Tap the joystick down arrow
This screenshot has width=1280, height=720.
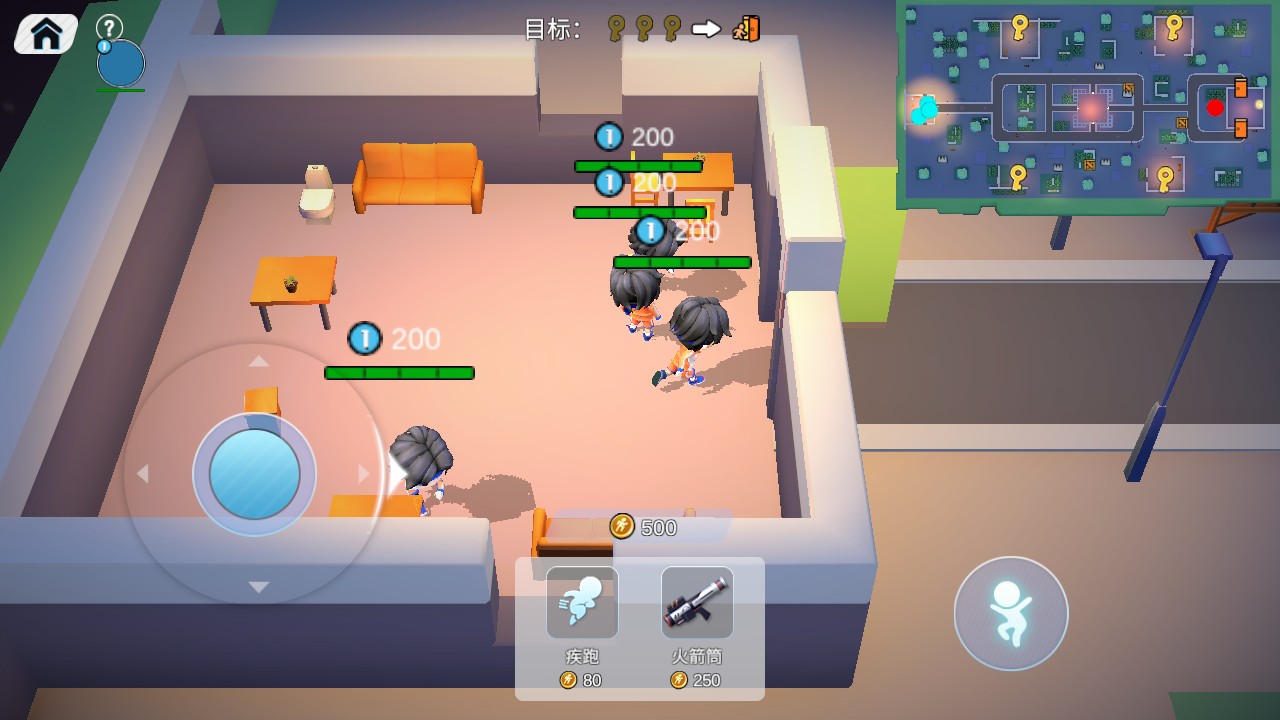point(258,587)
